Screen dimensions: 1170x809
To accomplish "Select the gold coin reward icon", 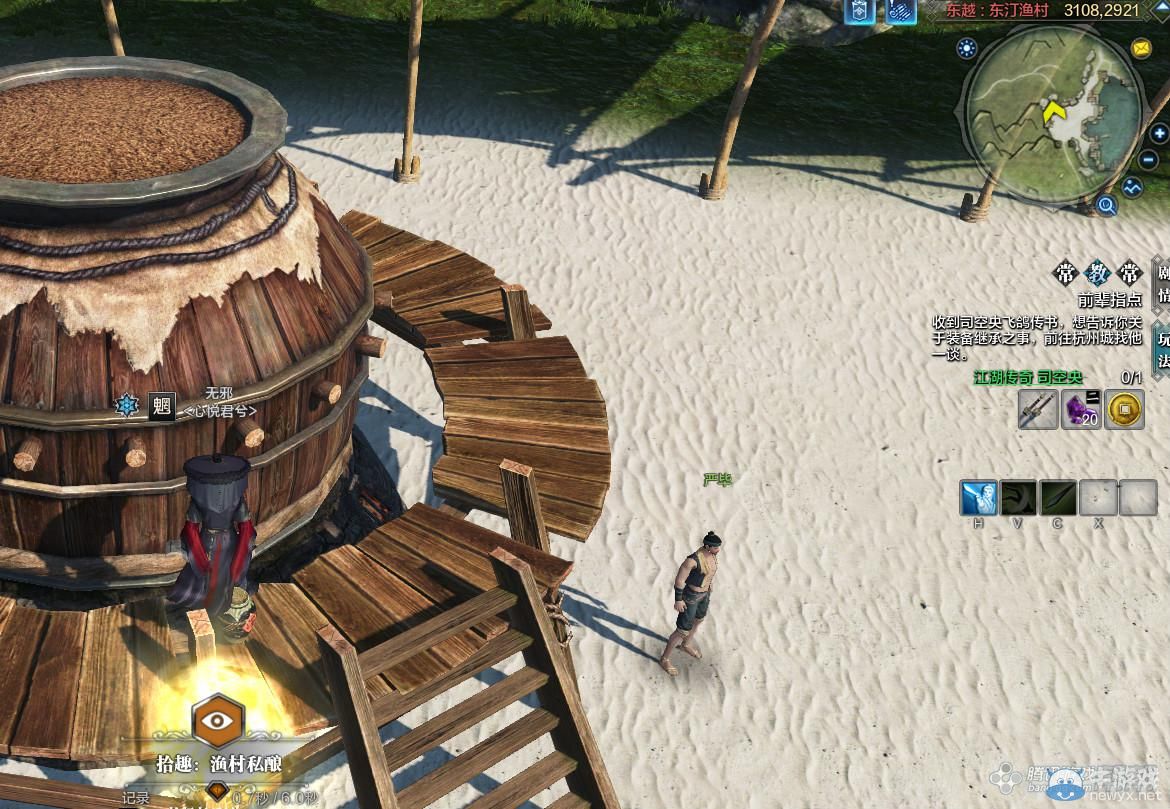I will pos(1124,410).
